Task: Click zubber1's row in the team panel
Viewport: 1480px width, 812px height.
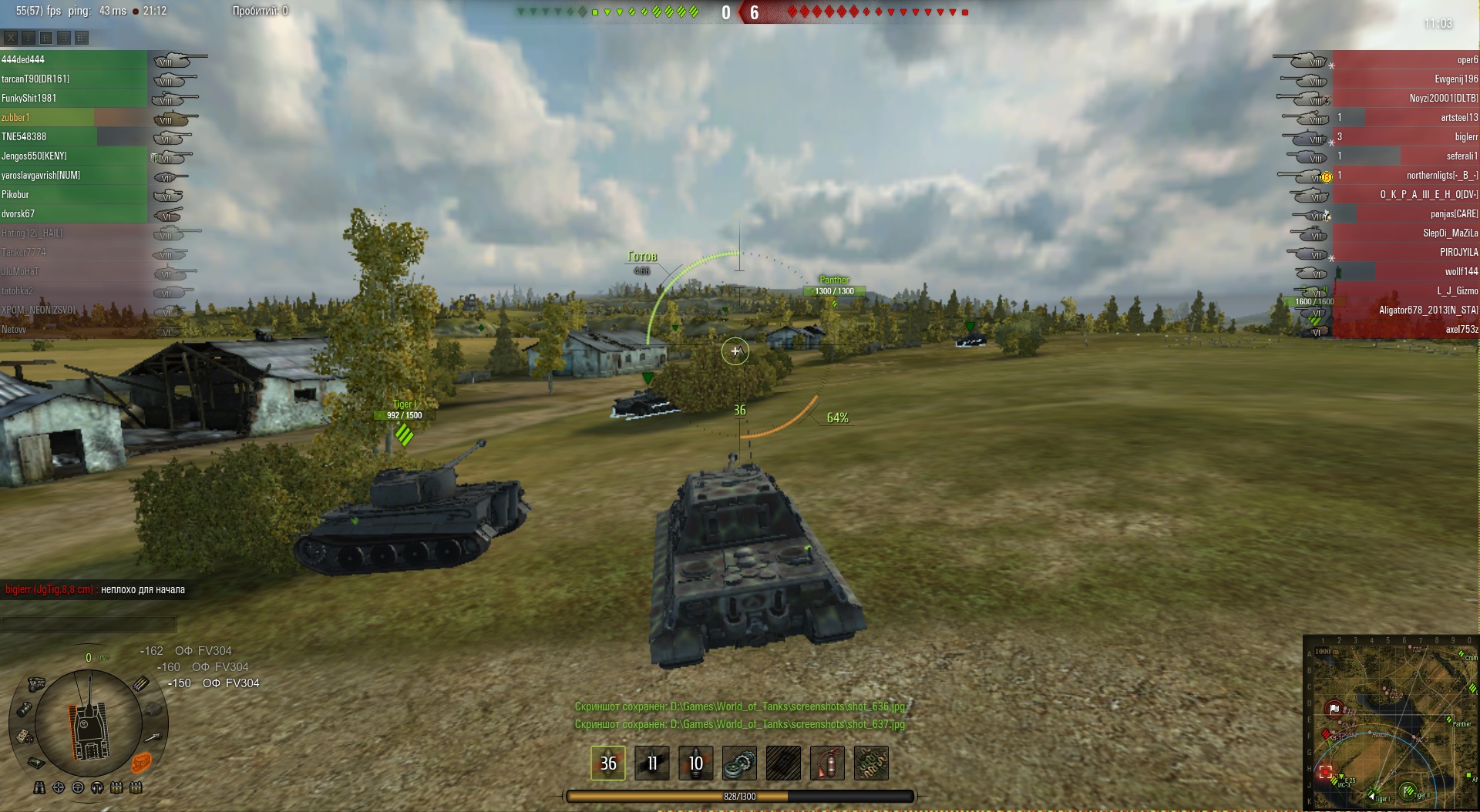Action: coord(73,117)
